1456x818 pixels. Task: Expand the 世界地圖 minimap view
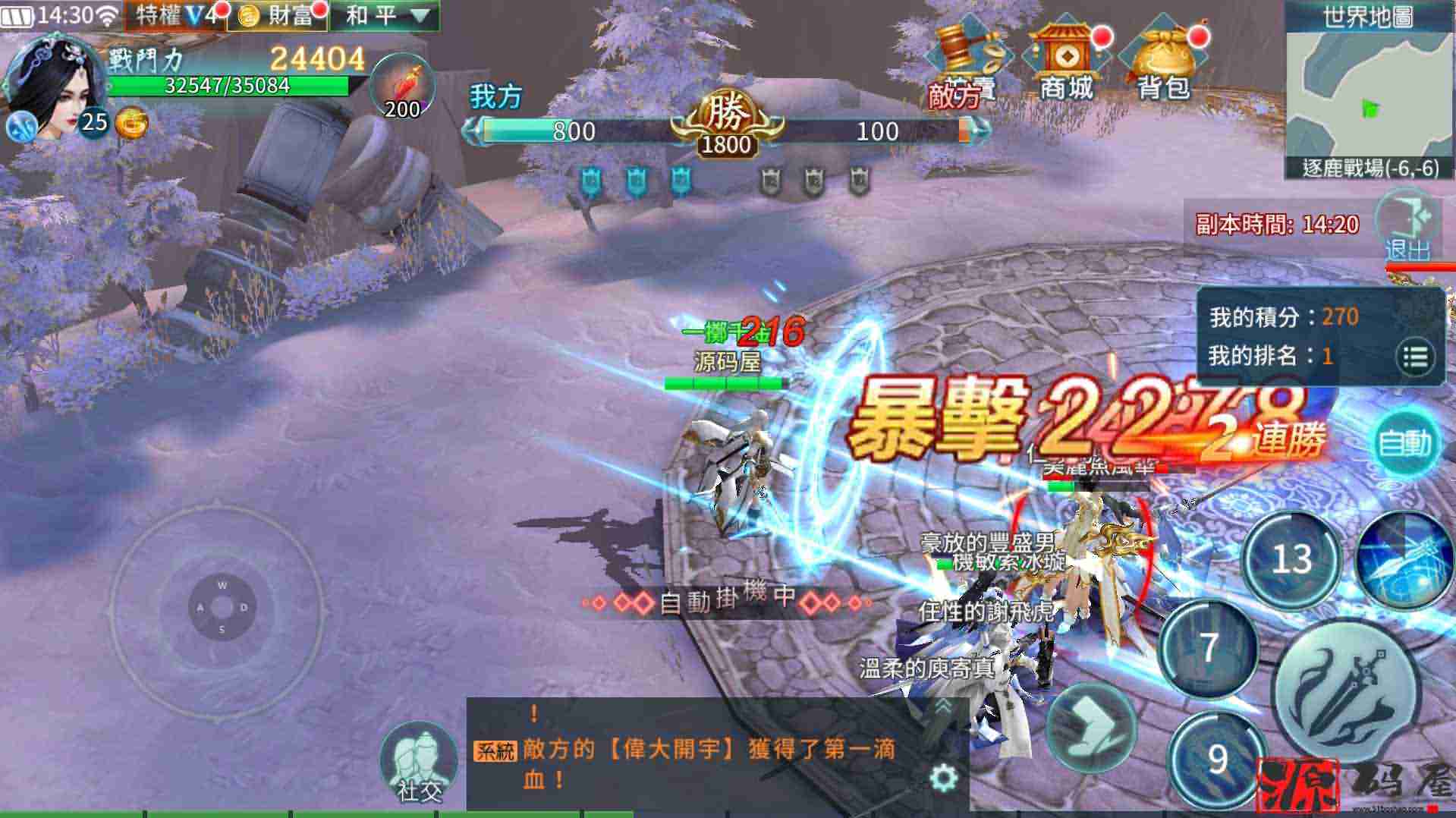pos(1370,83)
